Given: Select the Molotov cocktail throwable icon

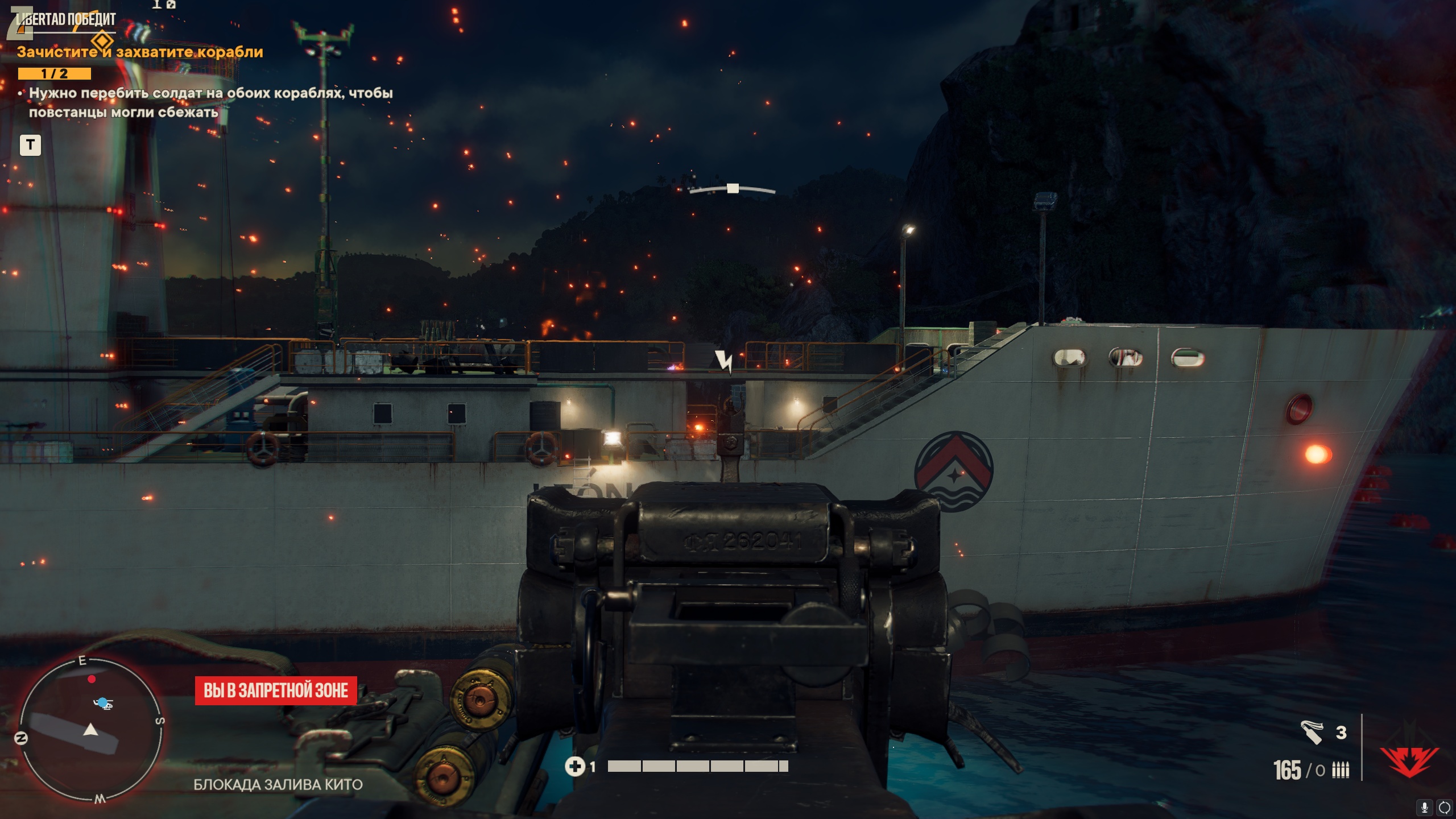Looking at the screenshot, I should (x=1312, y=732).
